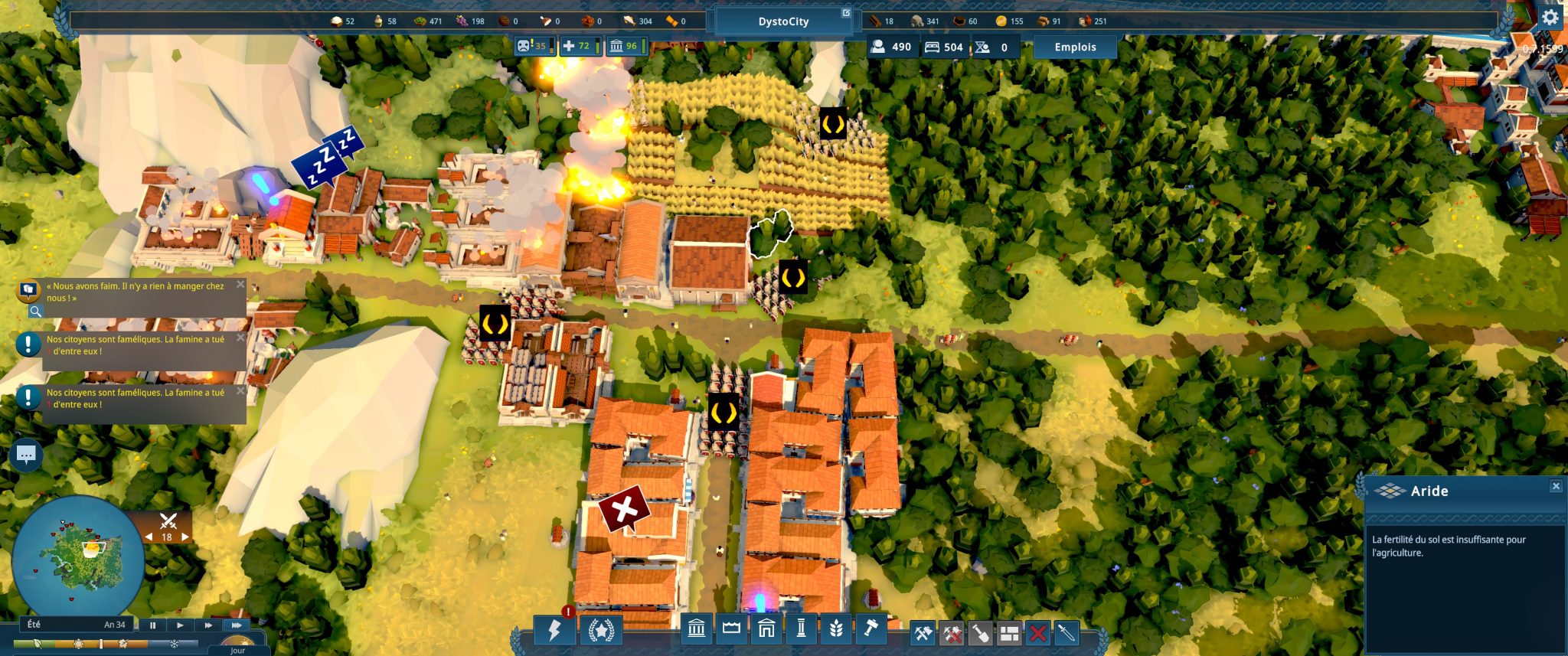Screen dimensions: 1568x656
Task: Open the temple buildings category
Action: pyautogui.click(x=696, y=629)
